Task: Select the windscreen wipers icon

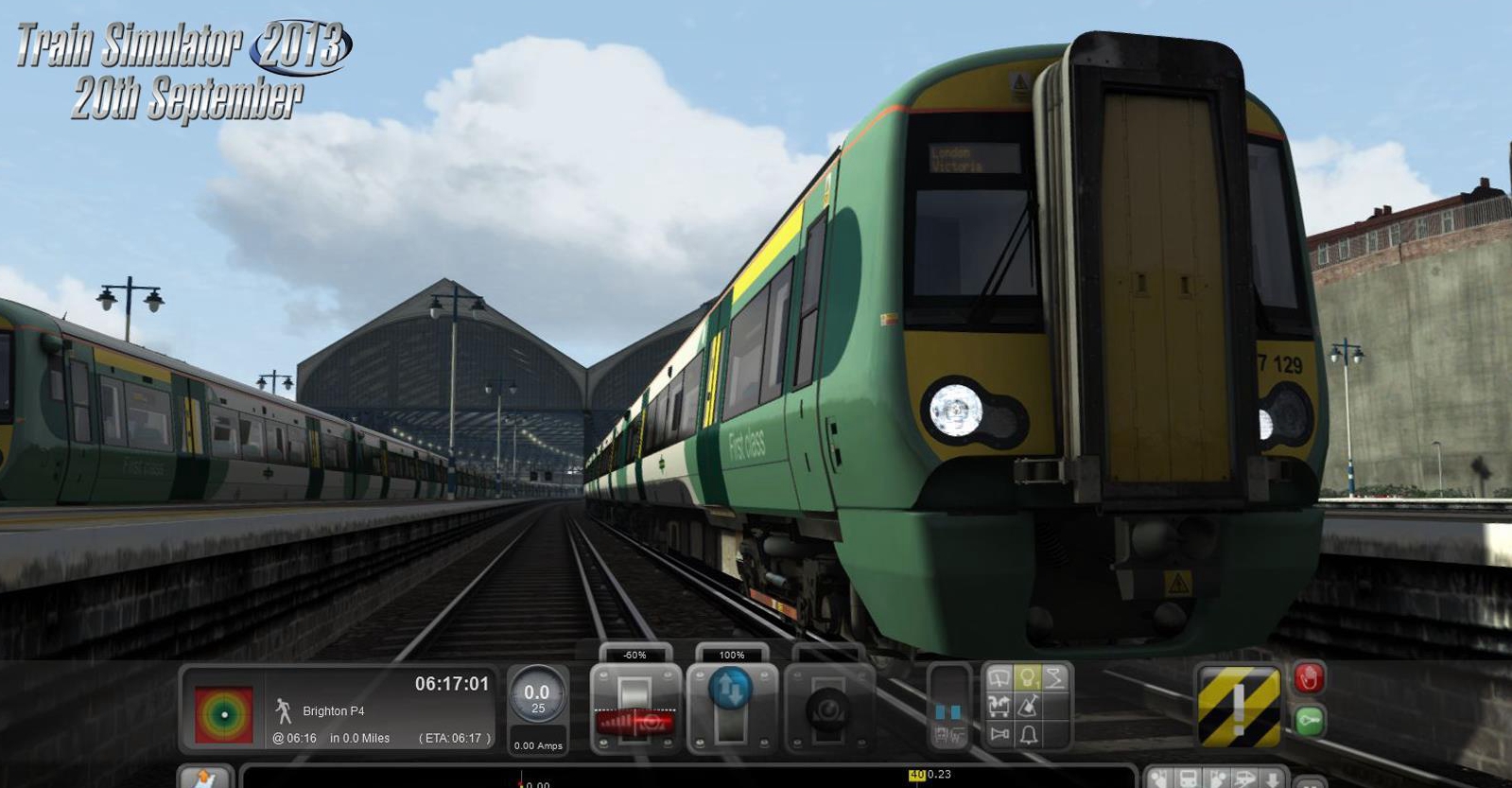Action: [x=999, y=676]
